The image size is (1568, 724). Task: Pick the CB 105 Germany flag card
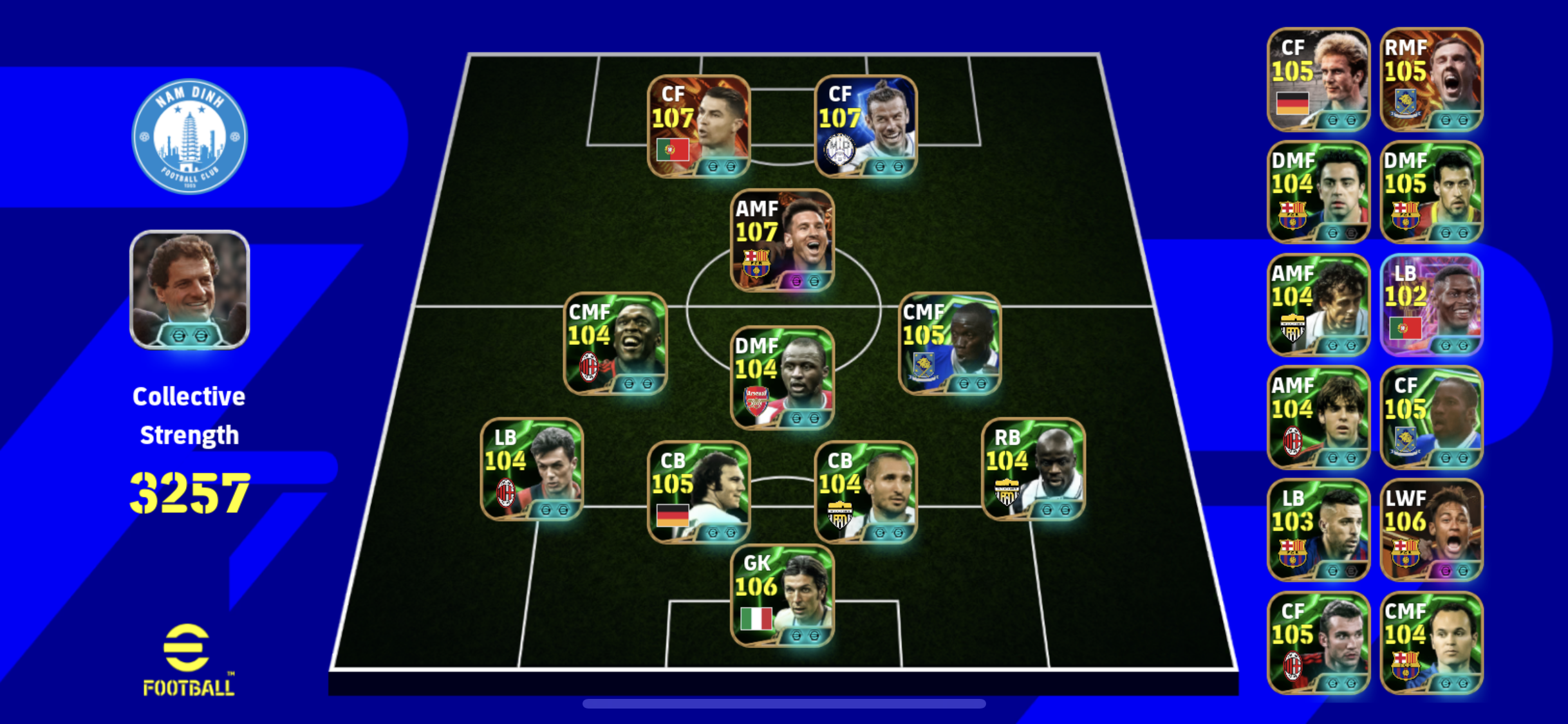tap(699, 492)
